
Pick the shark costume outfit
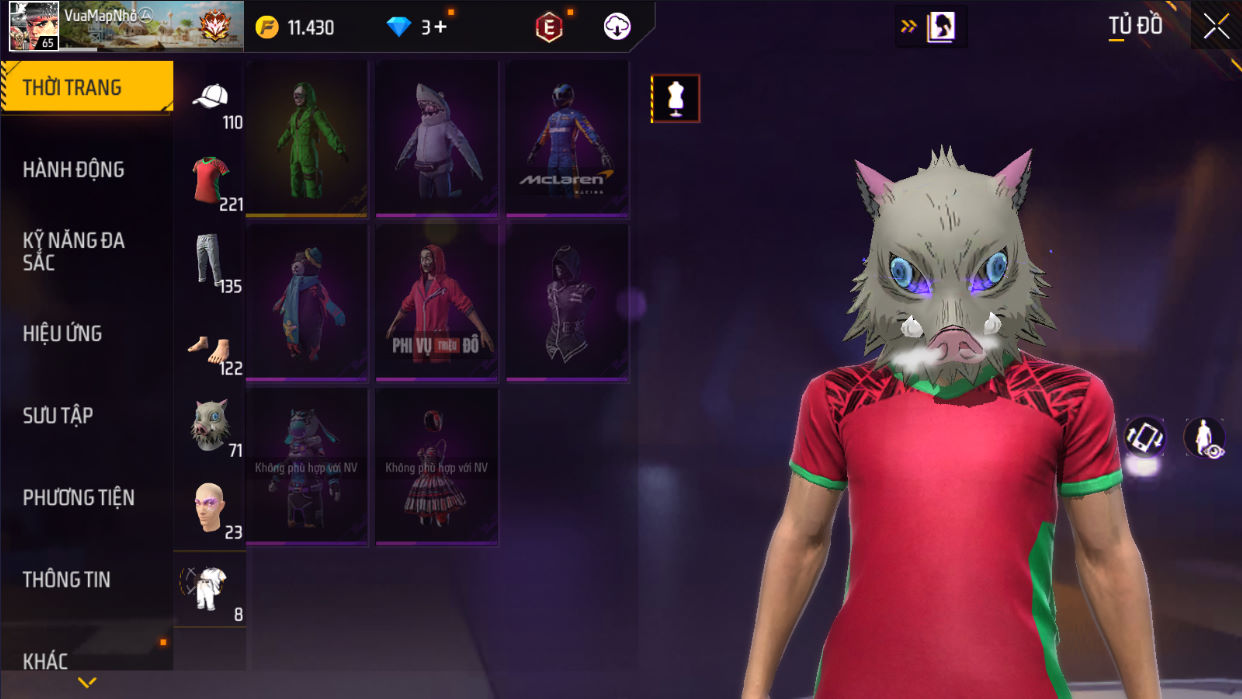point(437,138)
